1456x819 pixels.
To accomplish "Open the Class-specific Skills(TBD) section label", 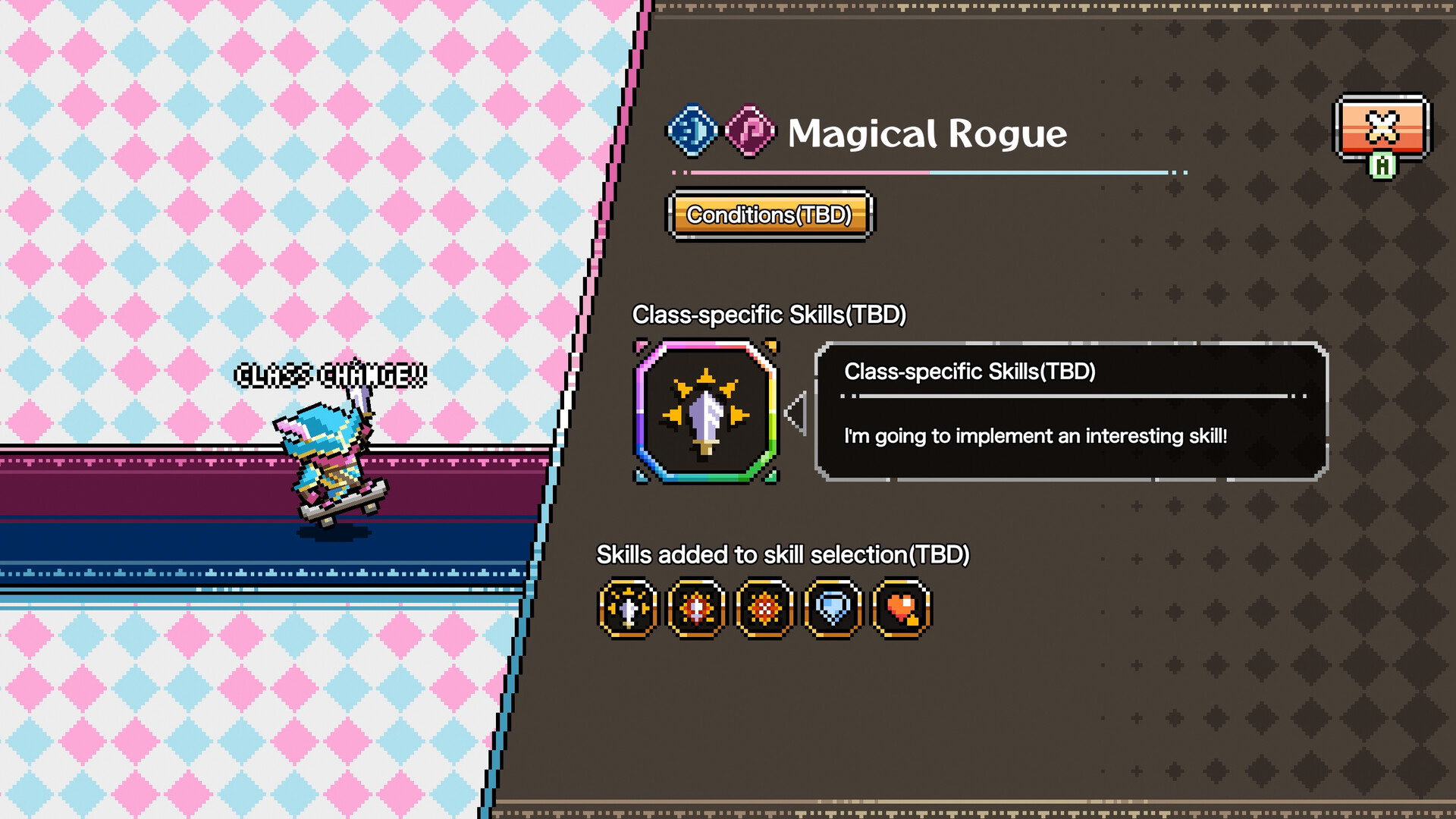I will click(x=771, y=313).
